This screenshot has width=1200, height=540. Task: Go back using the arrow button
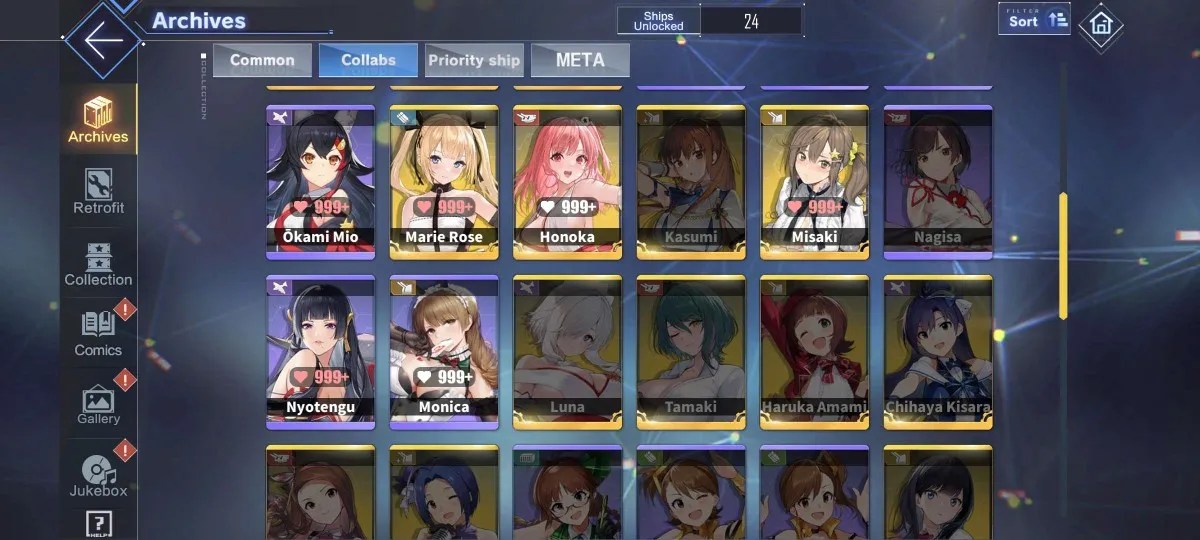pos(102,41)
